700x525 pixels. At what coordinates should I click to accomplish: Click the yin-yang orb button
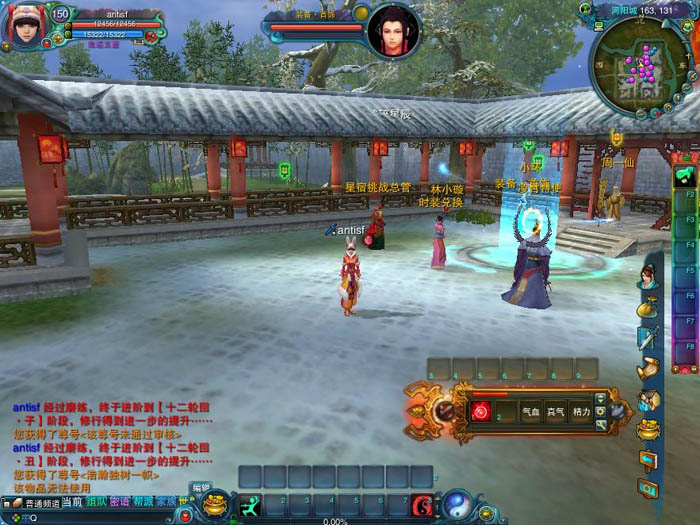coord(457,503)
